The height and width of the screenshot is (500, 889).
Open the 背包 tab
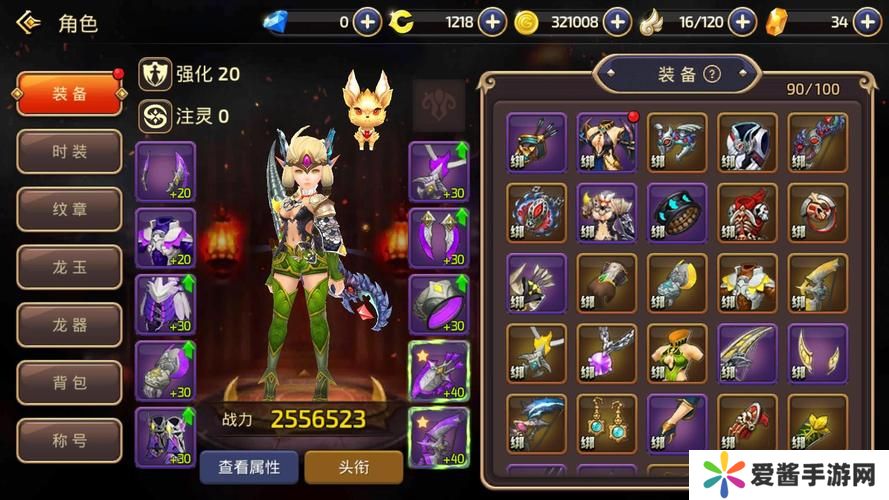click(x=70, y=382)
